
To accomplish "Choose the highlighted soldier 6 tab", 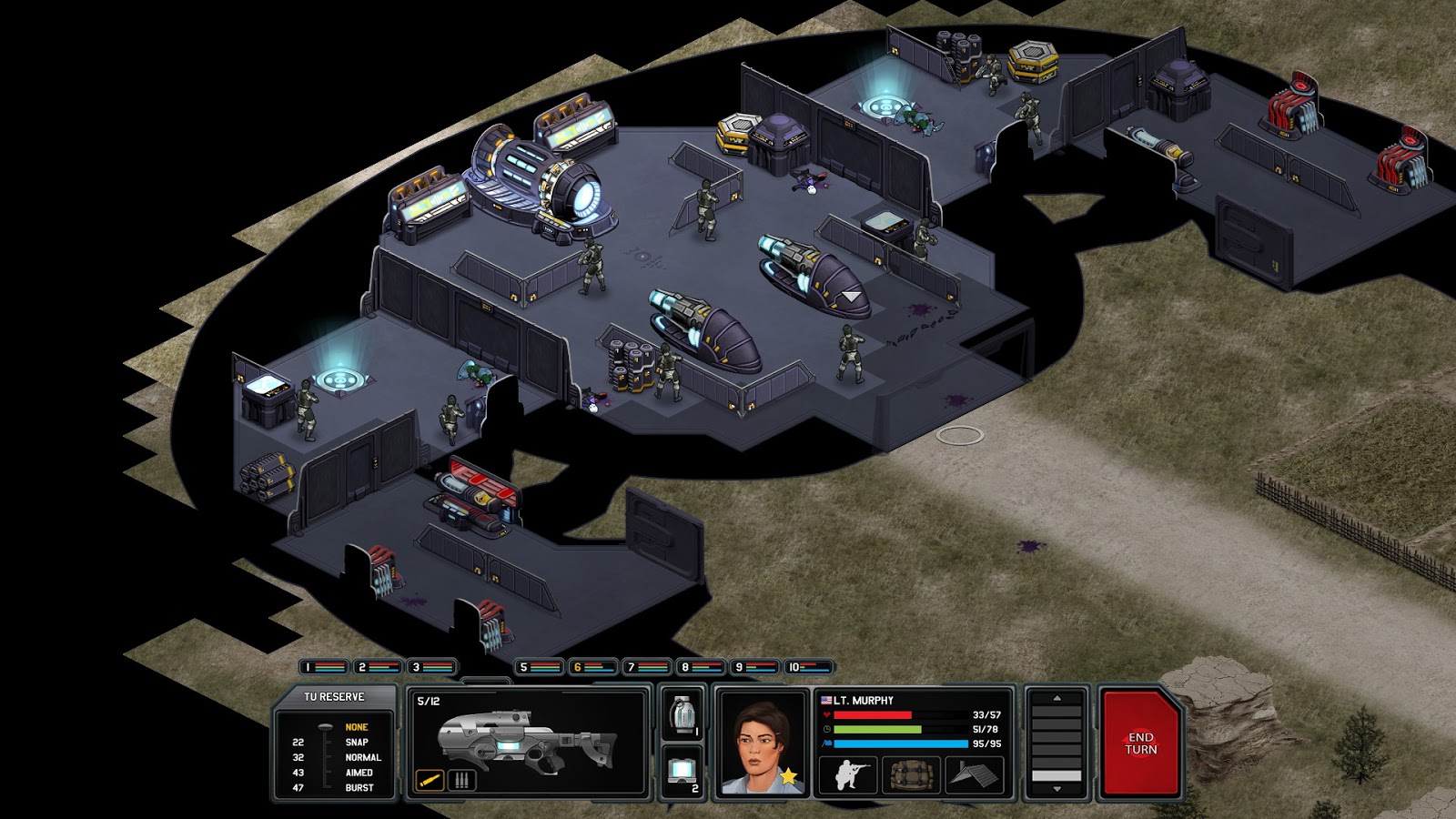I will 593,667.
